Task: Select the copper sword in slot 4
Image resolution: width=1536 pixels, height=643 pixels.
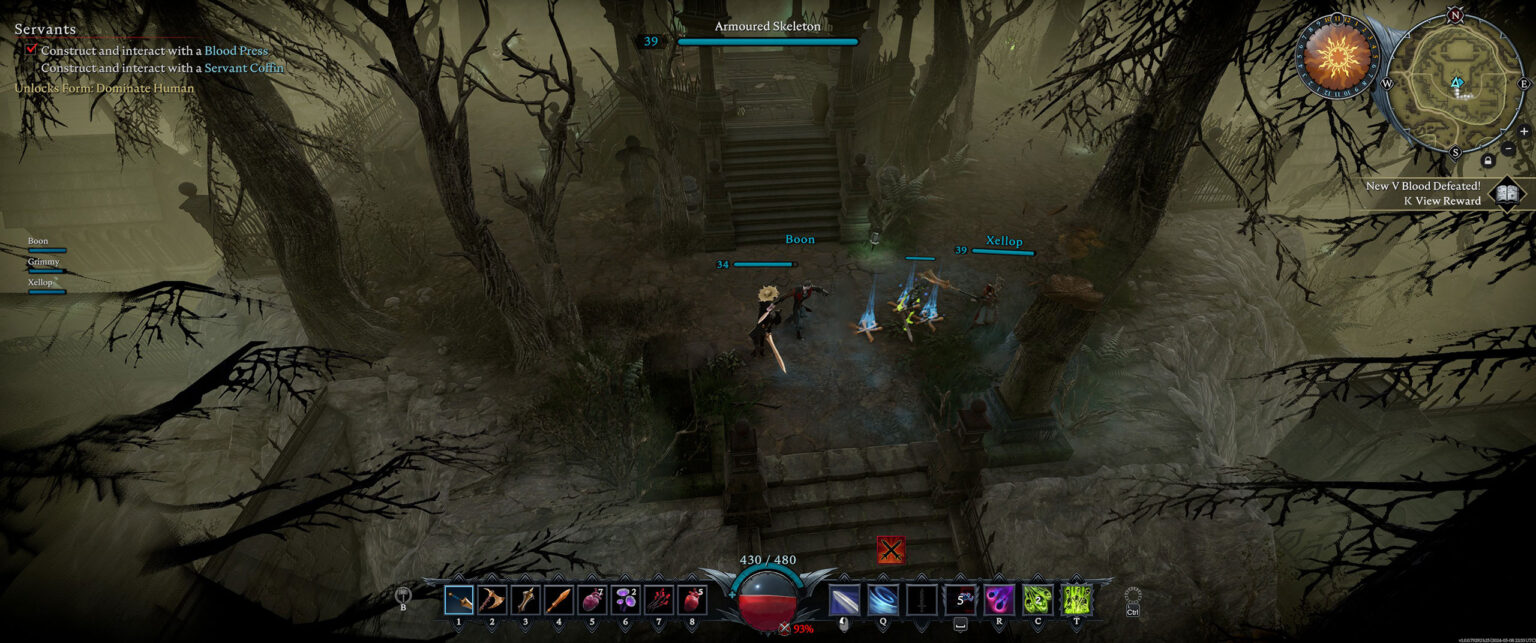Action: click(x=559, y=599)
